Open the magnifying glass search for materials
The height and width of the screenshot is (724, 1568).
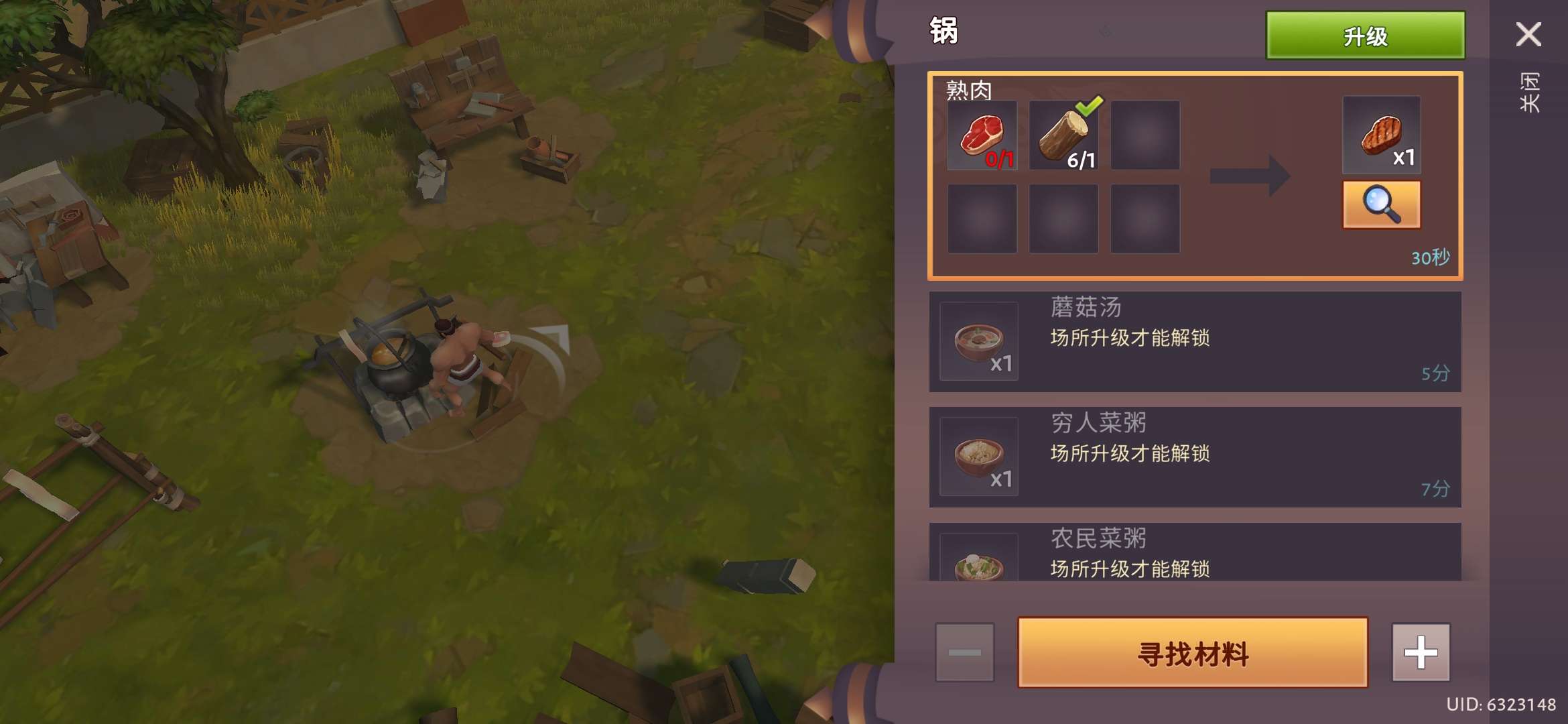click(1382, 204)
